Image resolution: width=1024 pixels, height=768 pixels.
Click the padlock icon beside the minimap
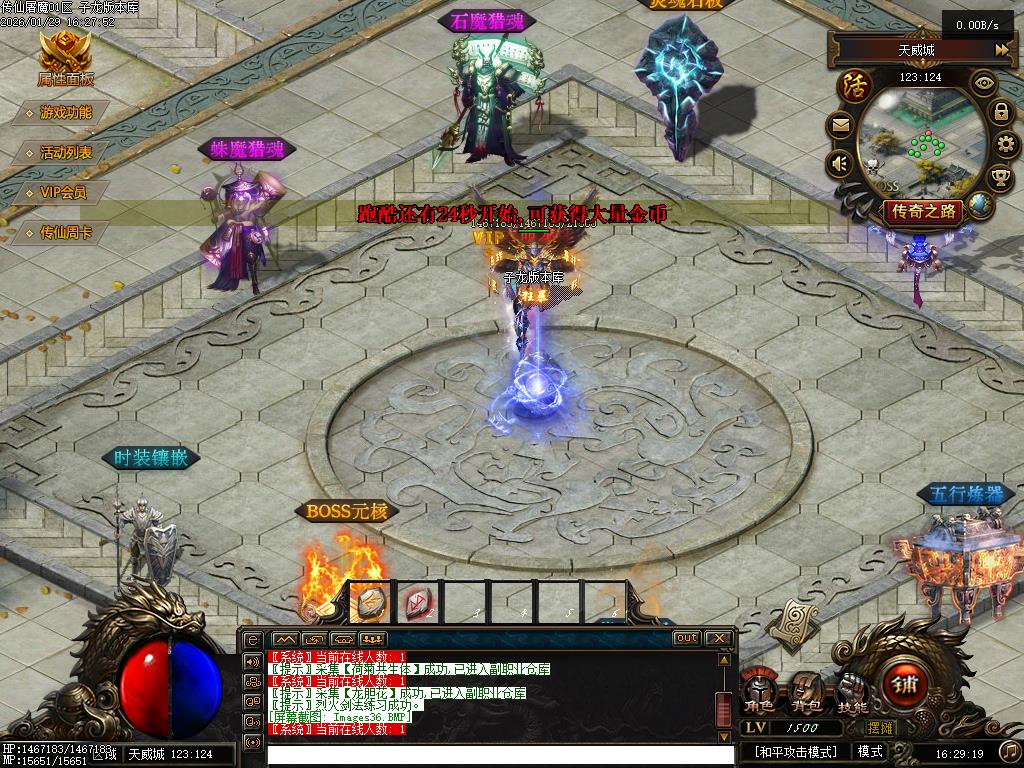(x=1000, y=112)
